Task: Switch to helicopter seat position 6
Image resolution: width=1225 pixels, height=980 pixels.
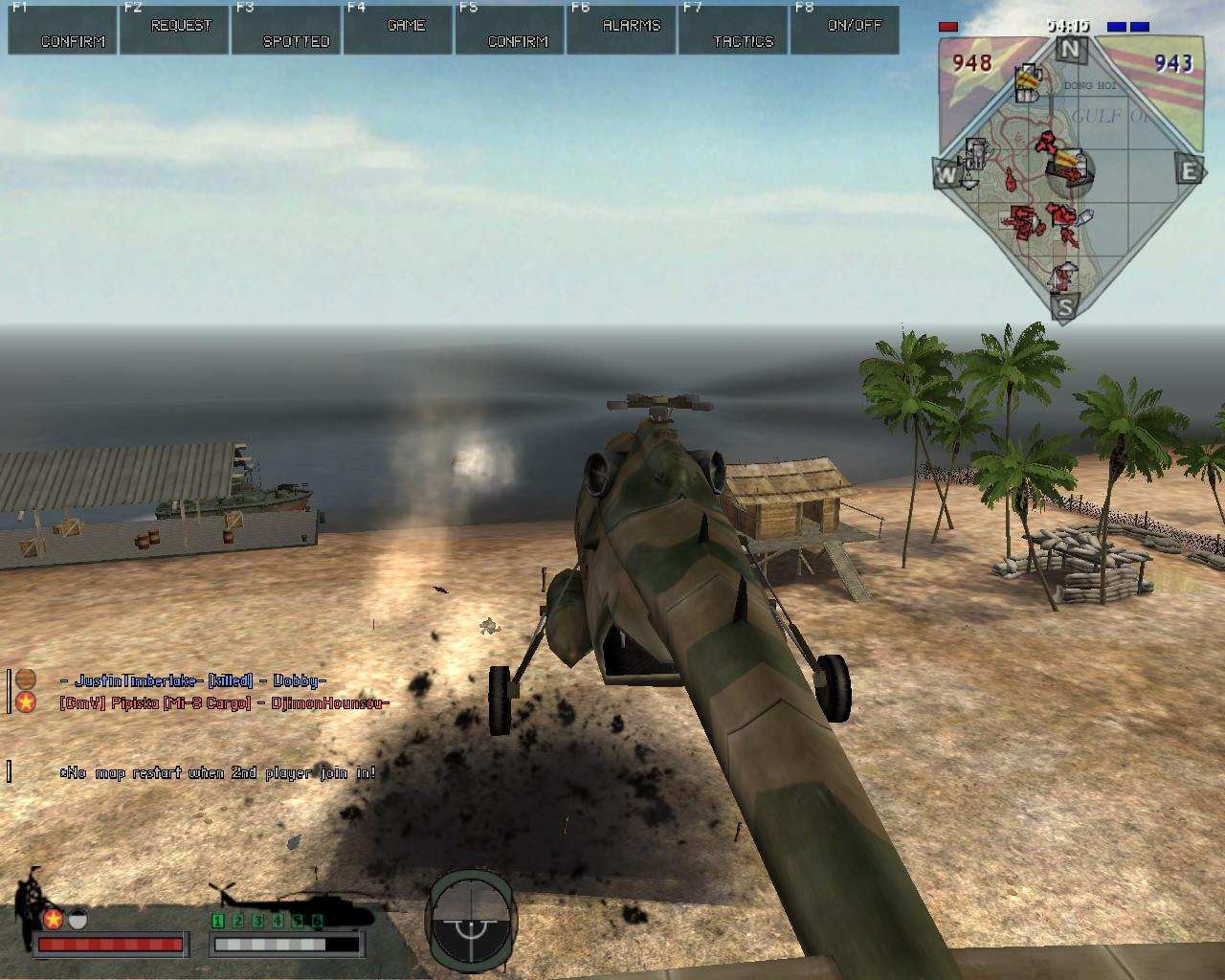Action: (318, 921)
